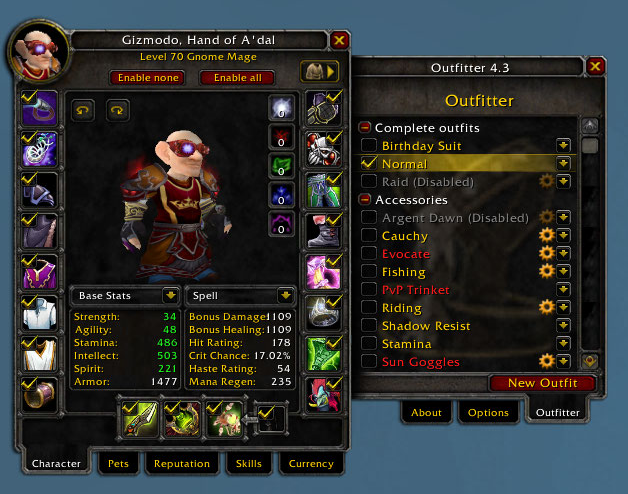Collapse the Complete outfits section
628x494 pixels.
(x=365, y=128)
